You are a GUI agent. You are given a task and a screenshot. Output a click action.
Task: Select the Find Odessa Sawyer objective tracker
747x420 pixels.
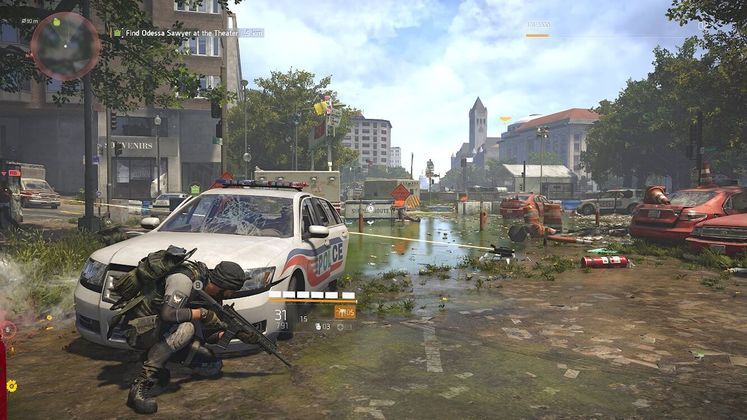tap(179, 33)
